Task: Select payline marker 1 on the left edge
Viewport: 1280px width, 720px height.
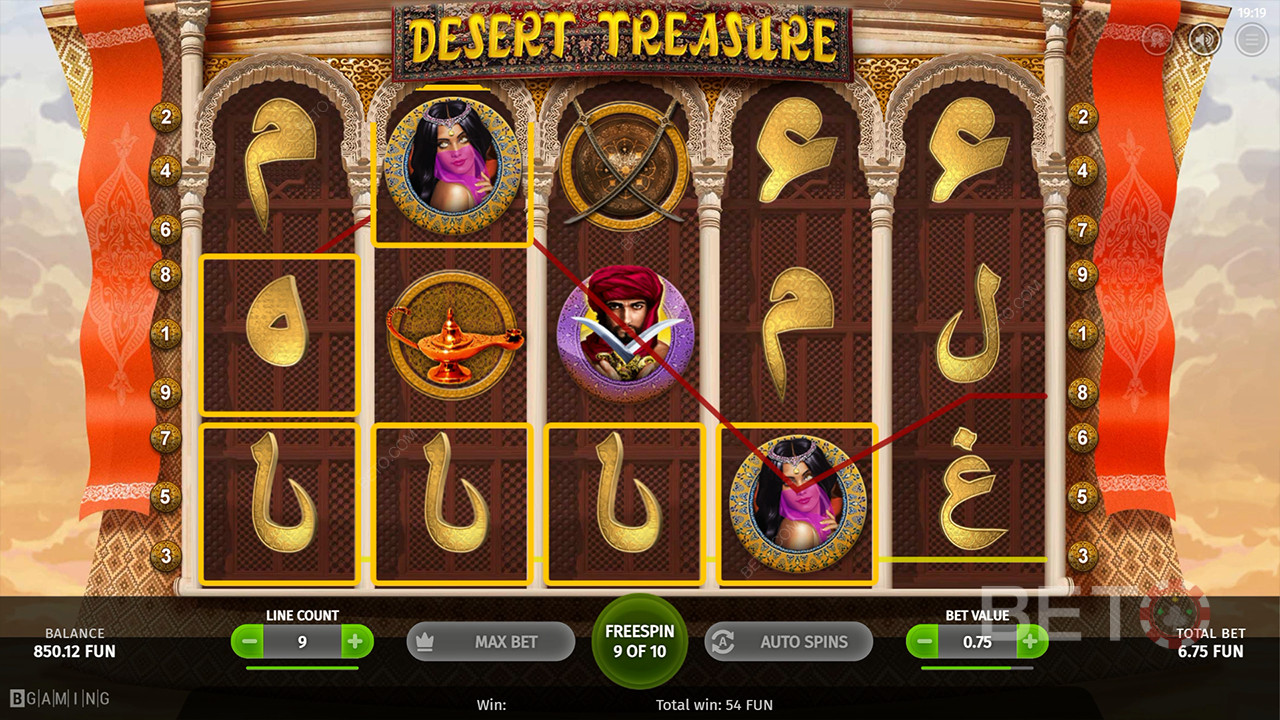Action: (165, 333)
